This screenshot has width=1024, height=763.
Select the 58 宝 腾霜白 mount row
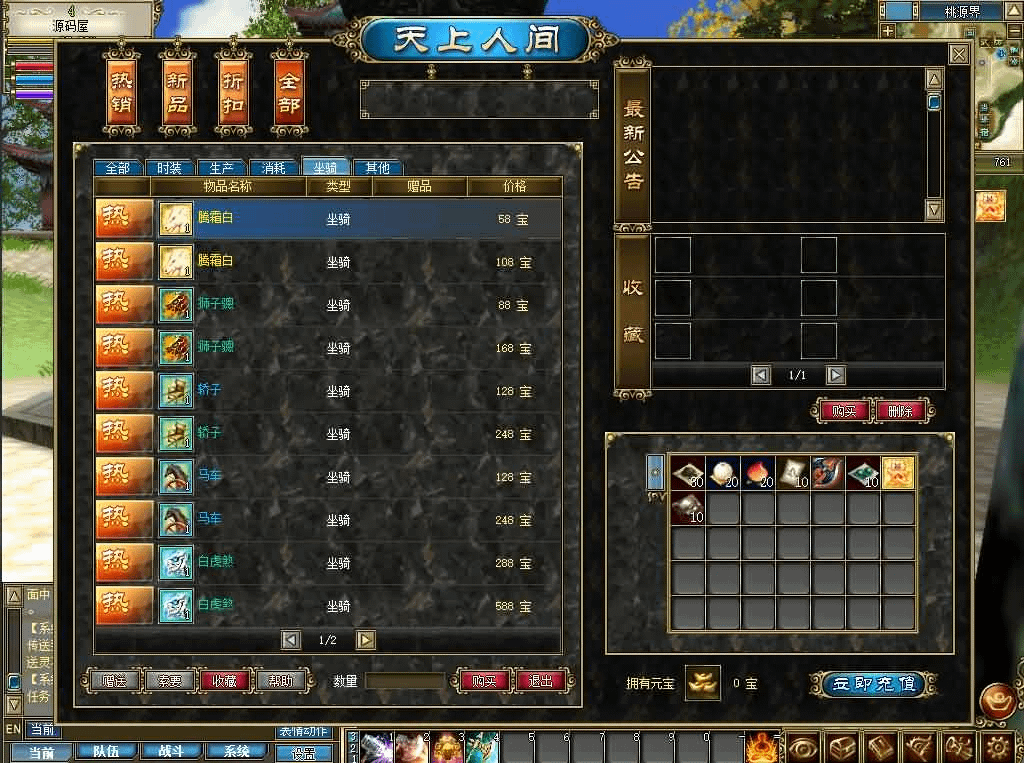pos(328,219)
